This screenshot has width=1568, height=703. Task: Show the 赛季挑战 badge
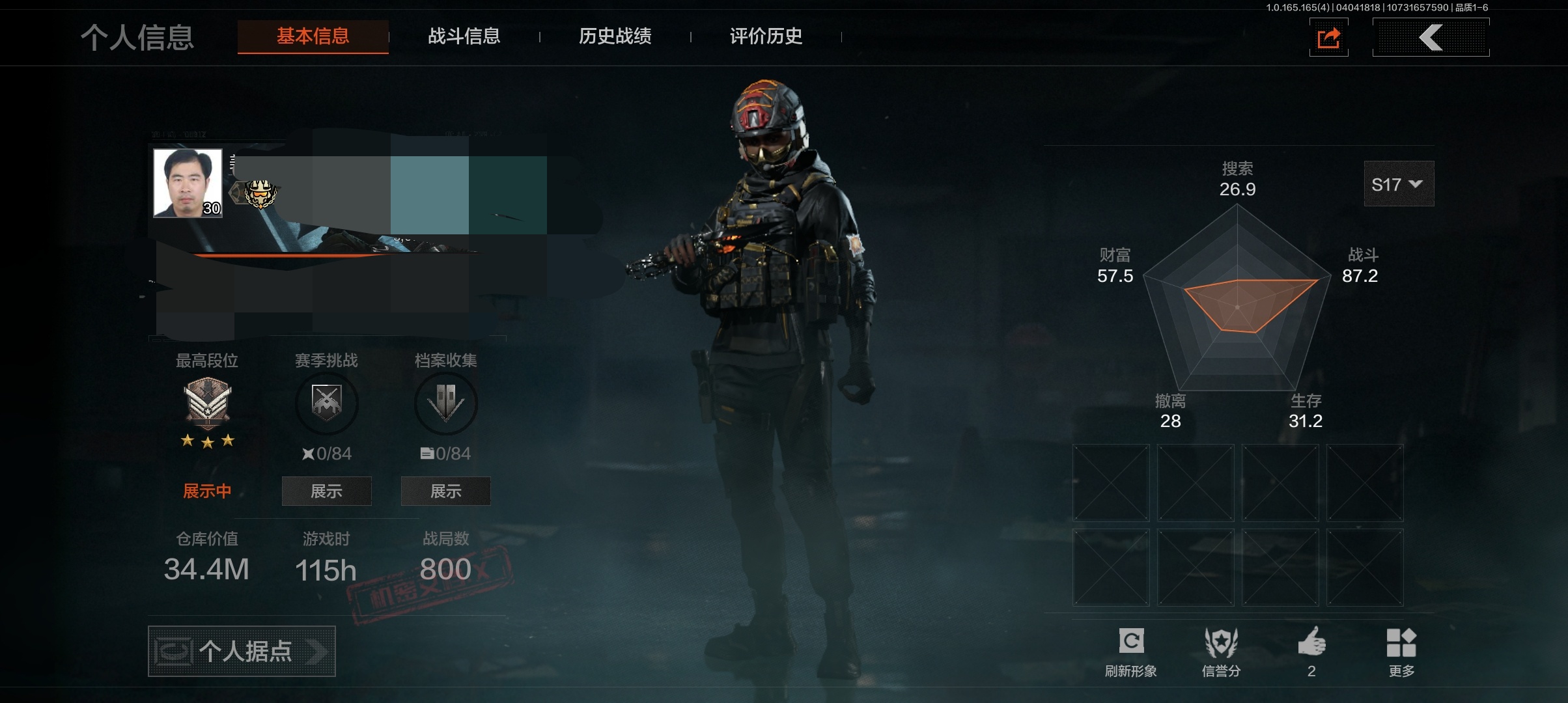pyautogui.click(x=326, y=491)
